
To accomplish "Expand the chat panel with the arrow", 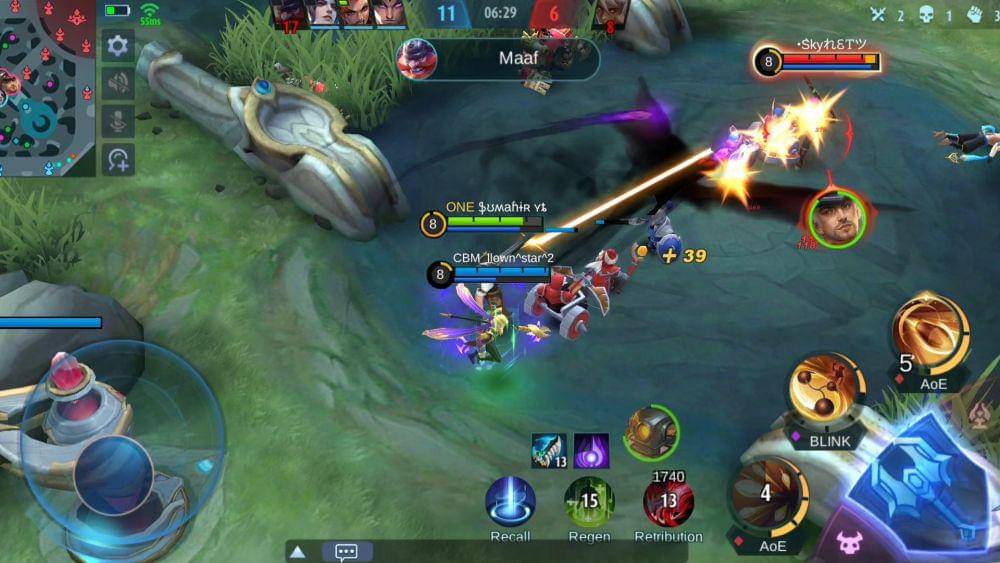I will pos(297,551).
